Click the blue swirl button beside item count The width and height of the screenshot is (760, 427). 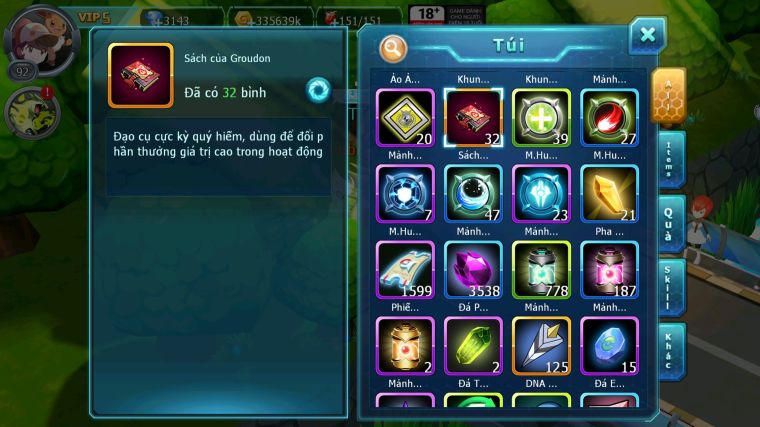[x=318, y=90]
